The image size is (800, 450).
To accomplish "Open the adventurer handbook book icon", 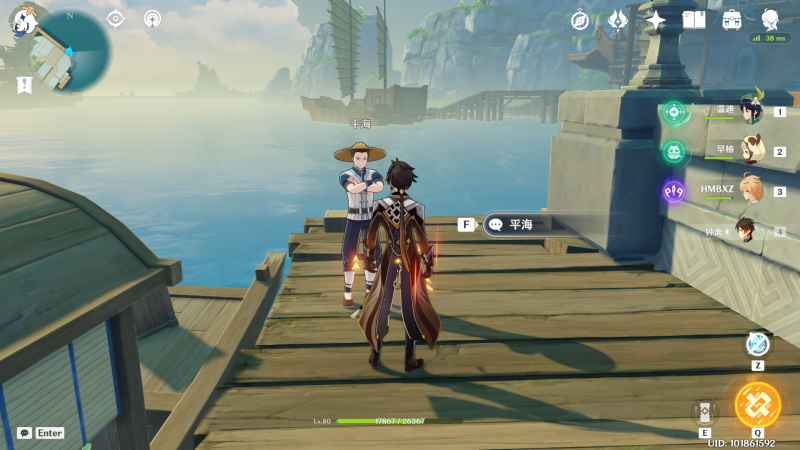I will [694, 19].
